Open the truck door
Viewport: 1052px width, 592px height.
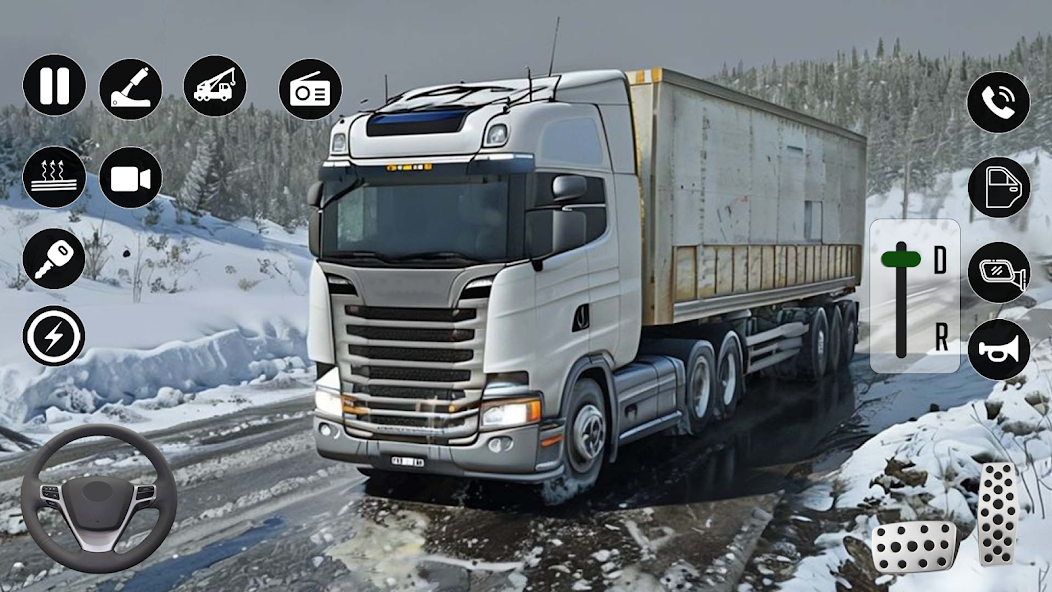998,187
